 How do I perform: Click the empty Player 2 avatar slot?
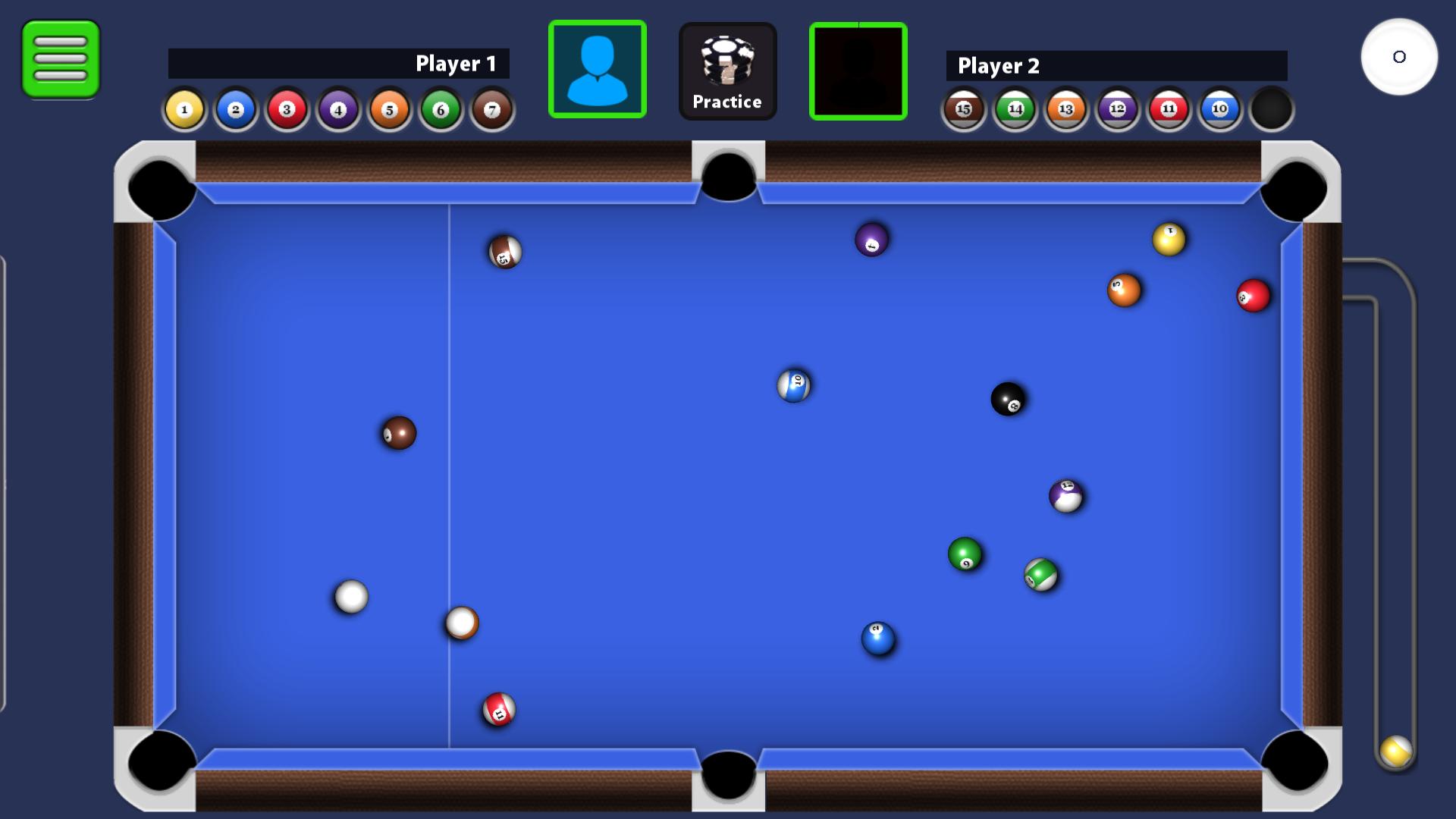coord(858,69)
